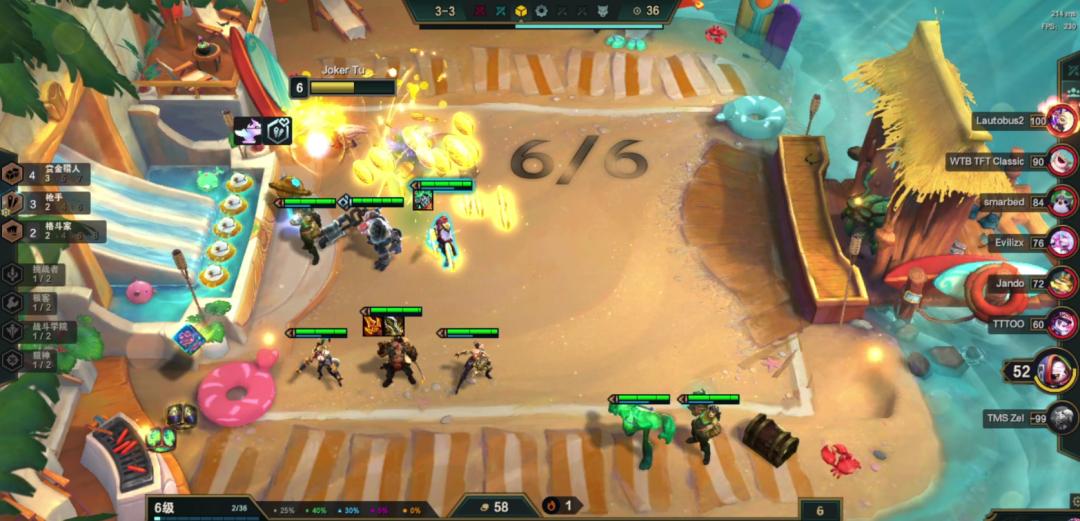View Lautobus2's board from scoreboard
1080x521 pixels.
pos(1062,121)
